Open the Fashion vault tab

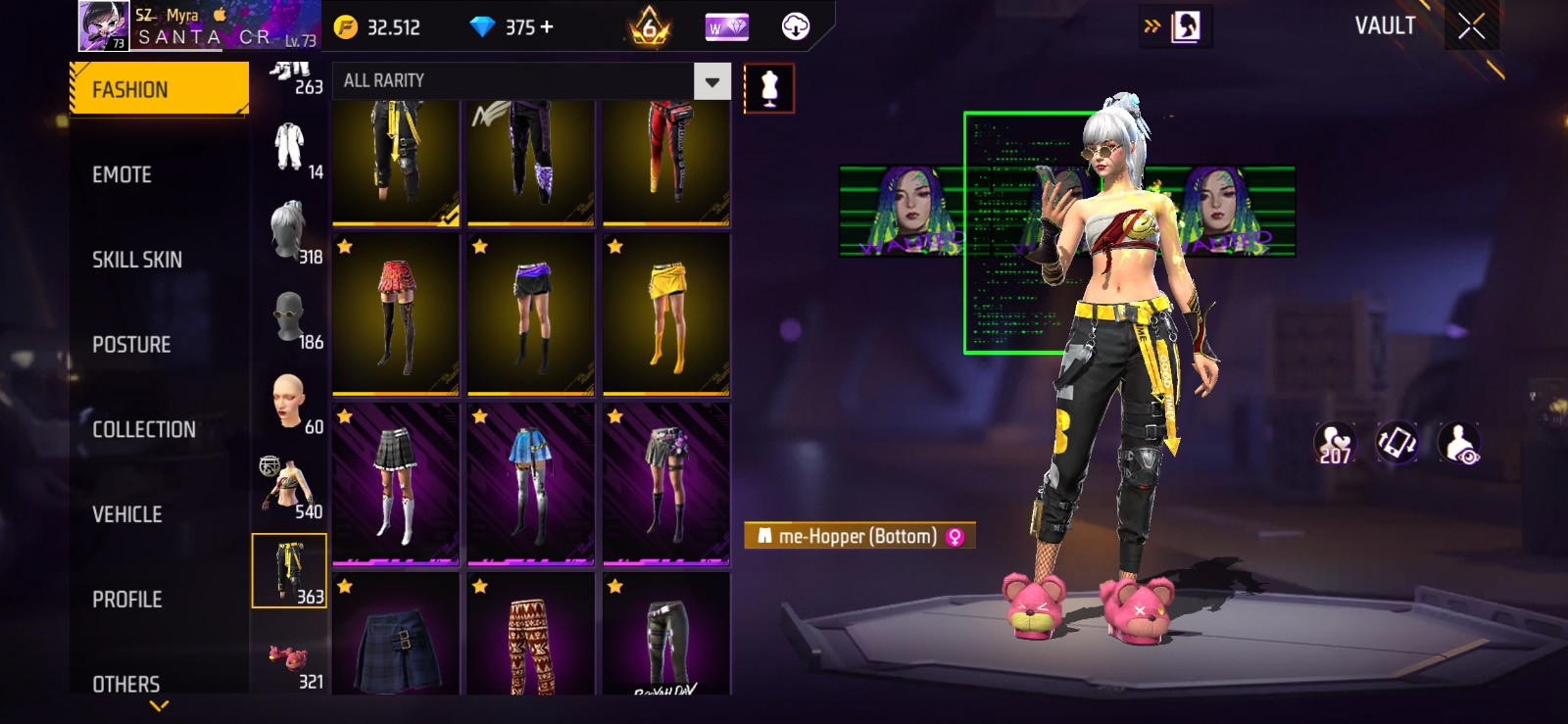click(x=159, y=89)
